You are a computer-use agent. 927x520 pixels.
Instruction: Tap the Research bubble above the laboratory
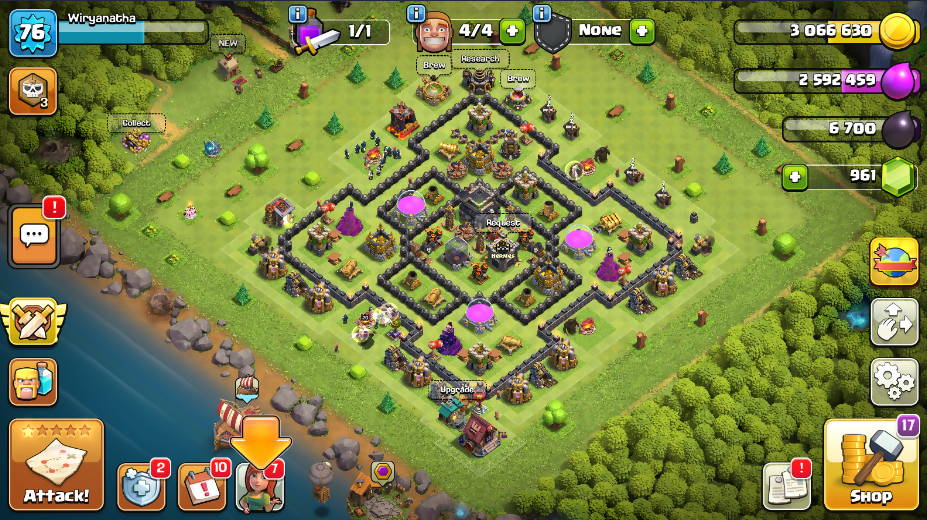tap(480, 59)
